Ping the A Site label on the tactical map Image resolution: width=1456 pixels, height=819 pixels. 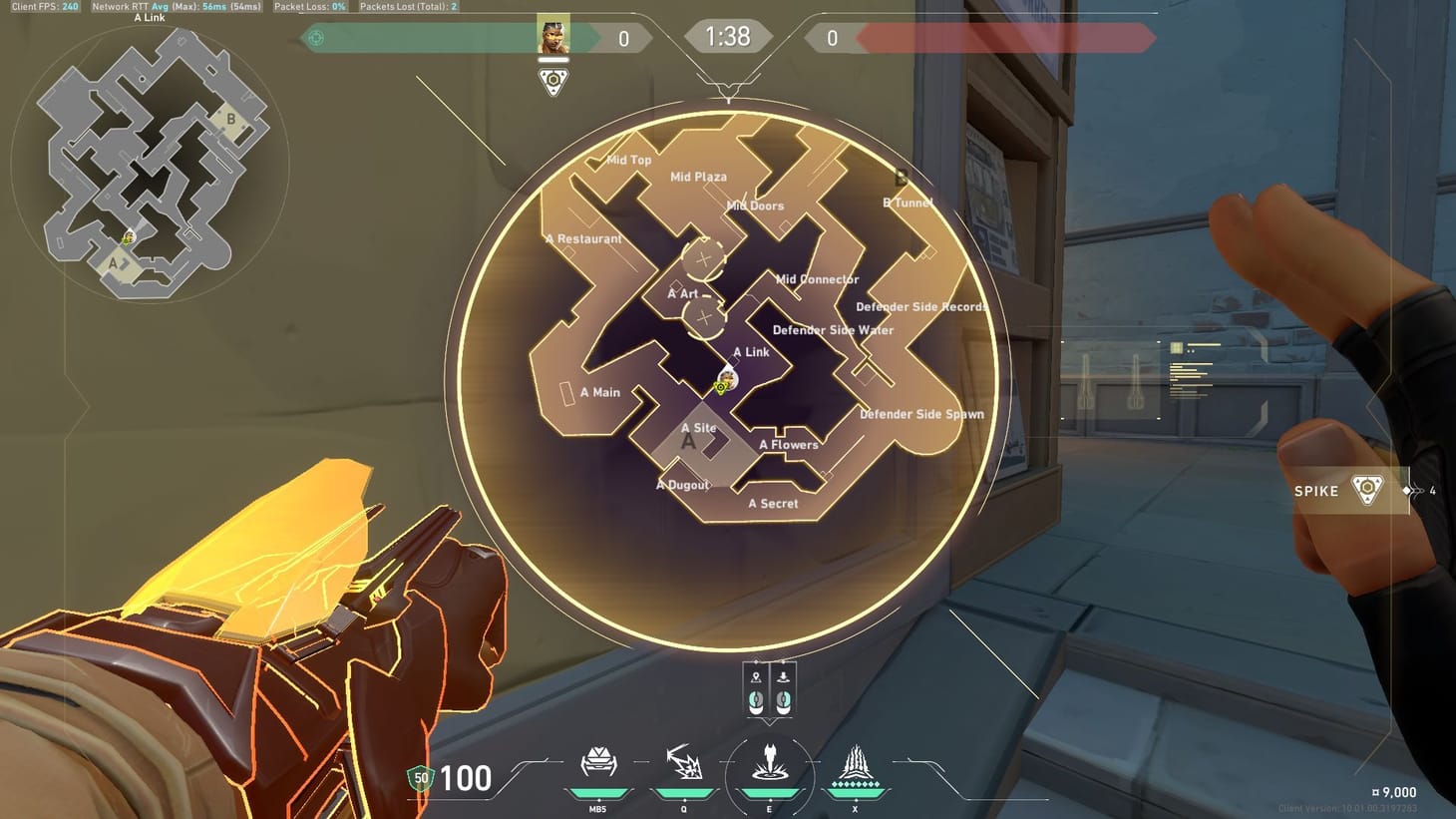point(698,427)
